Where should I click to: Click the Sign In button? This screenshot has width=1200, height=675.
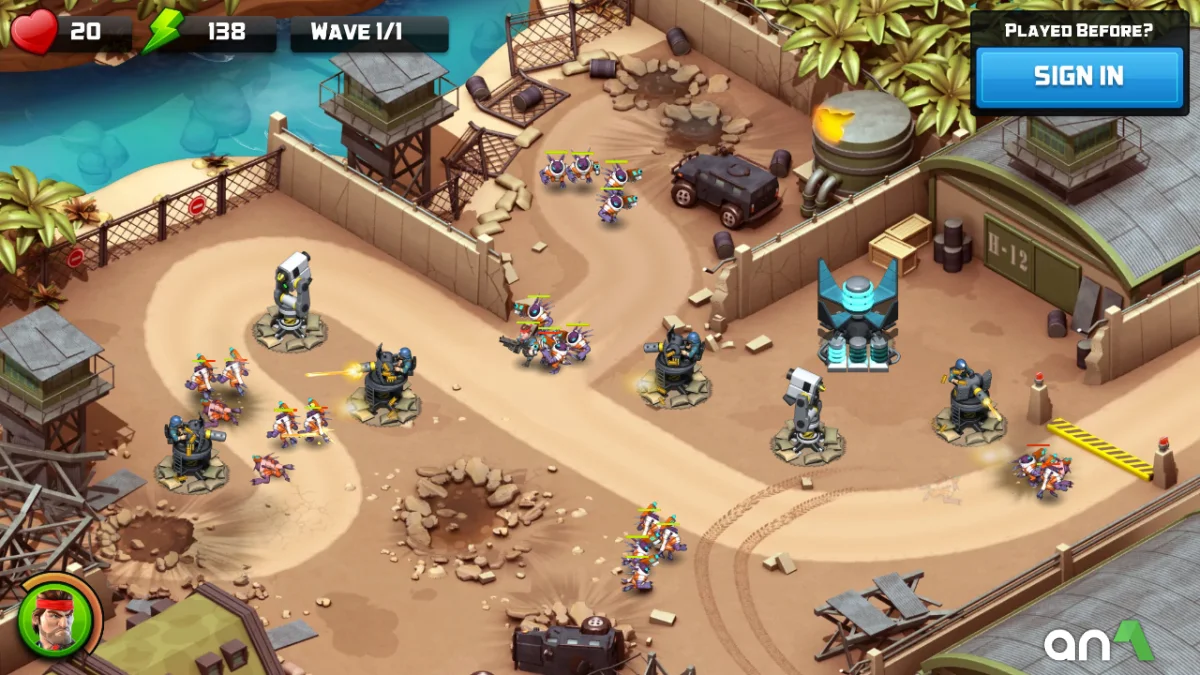[x=1079, y=77]
